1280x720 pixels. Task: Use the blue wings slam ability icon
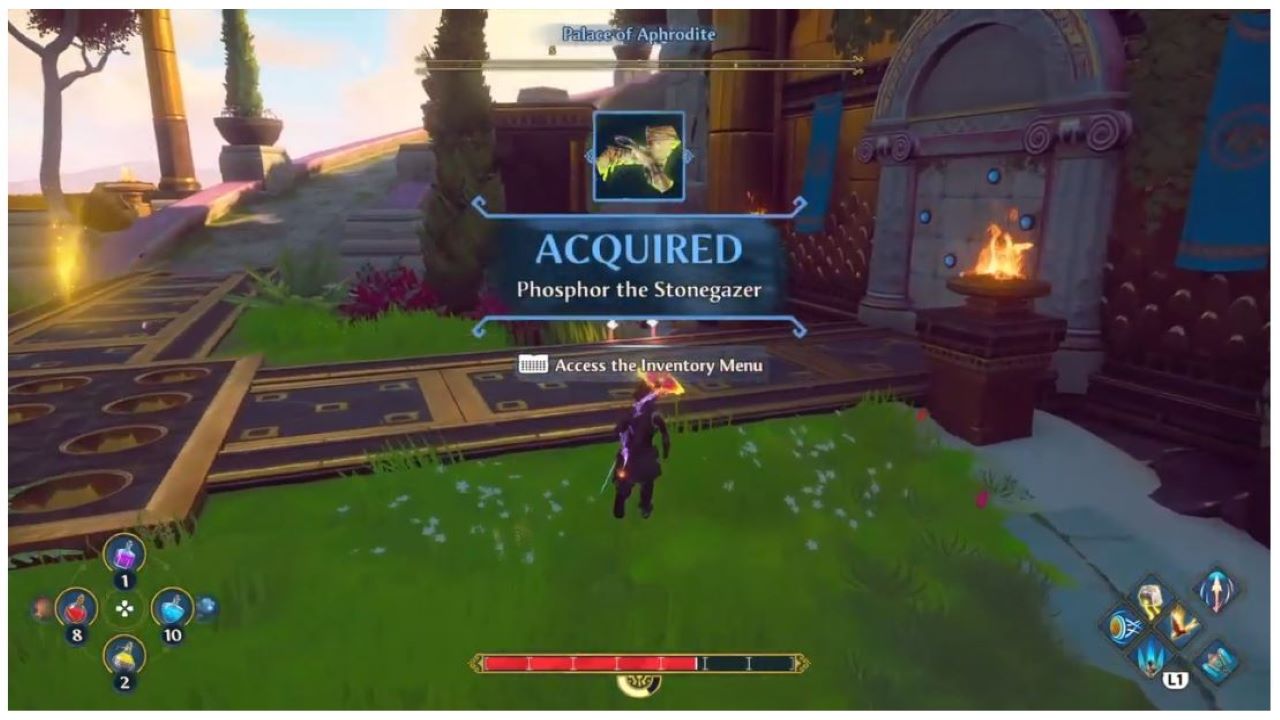(1149, 660)
